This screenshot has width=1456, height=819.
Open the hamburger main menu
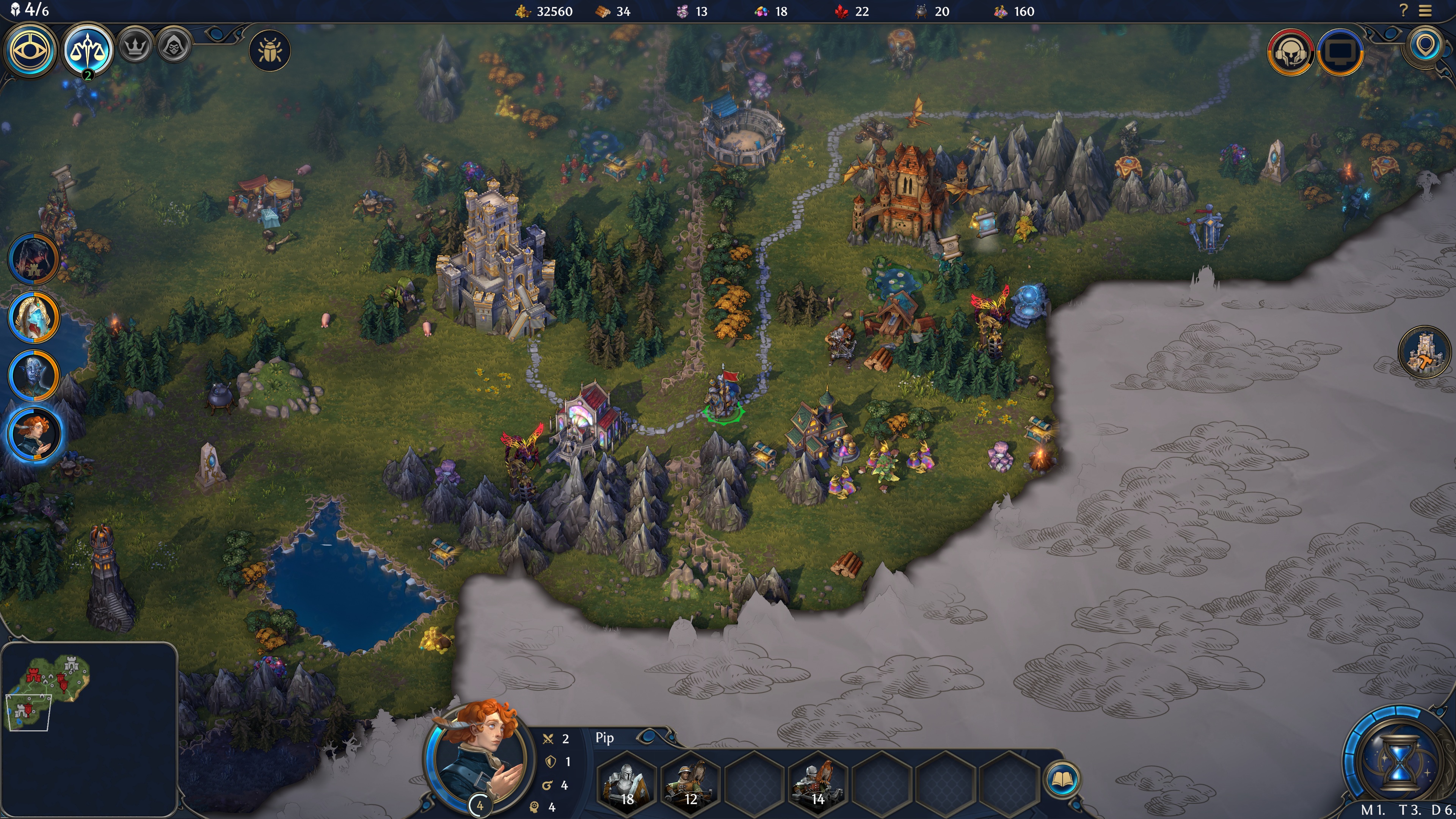point(1426,11)
